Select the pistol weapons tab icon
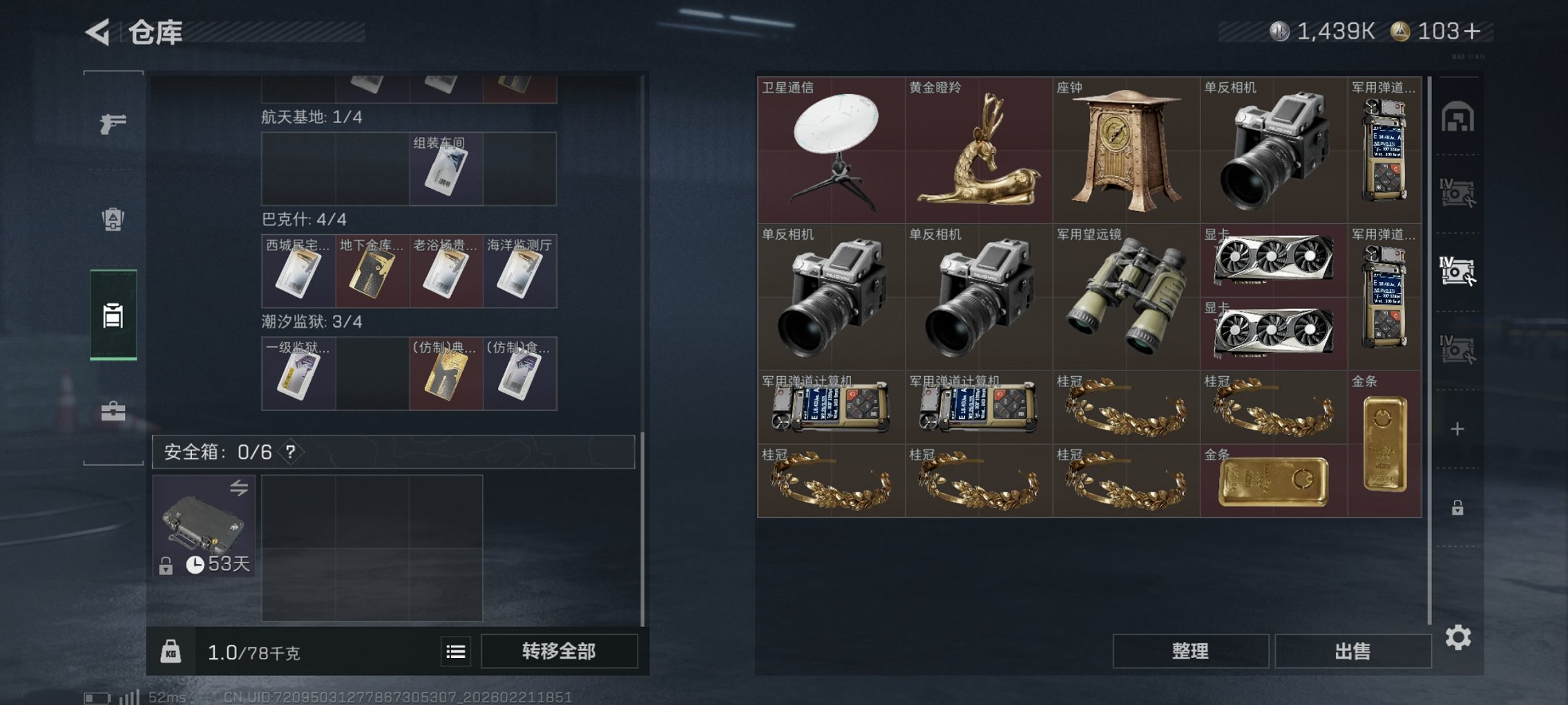The width and height of the screenshot is (1568, 705). 113,122
